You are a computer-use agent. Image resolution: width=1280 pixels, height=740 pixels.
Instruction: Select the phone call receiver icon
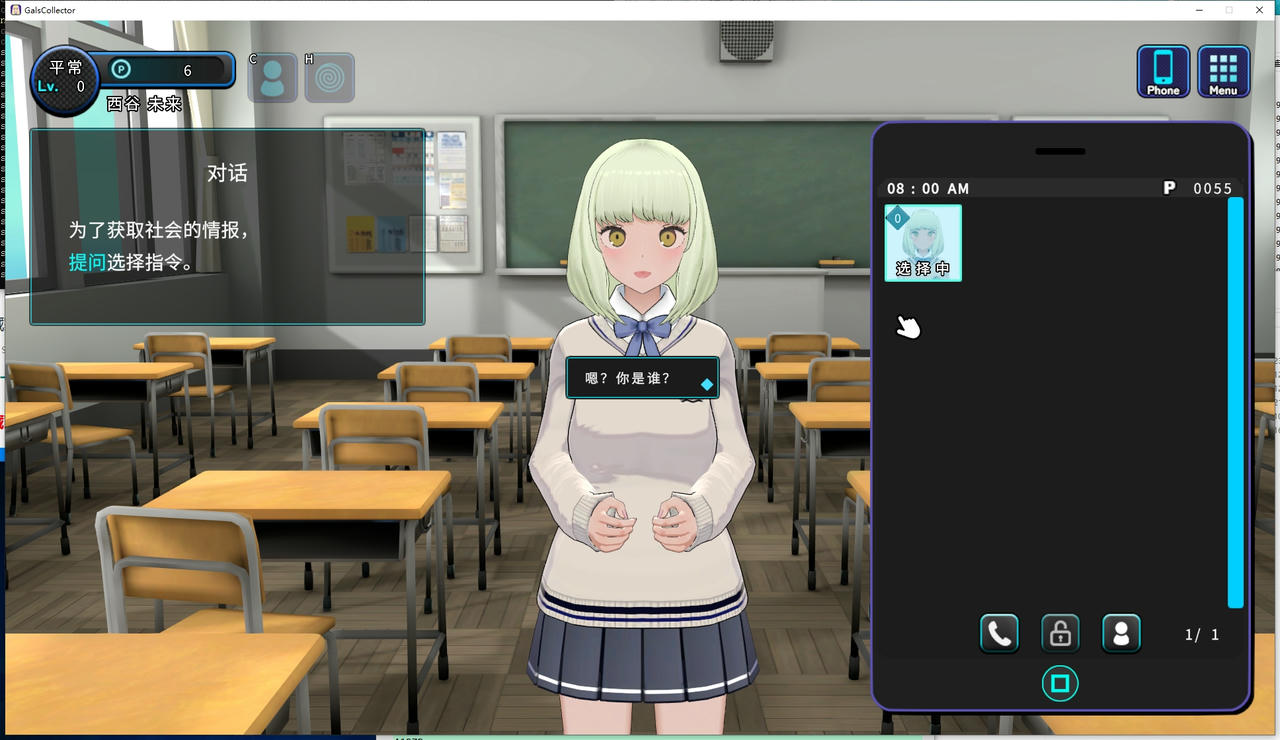point(999,633)
